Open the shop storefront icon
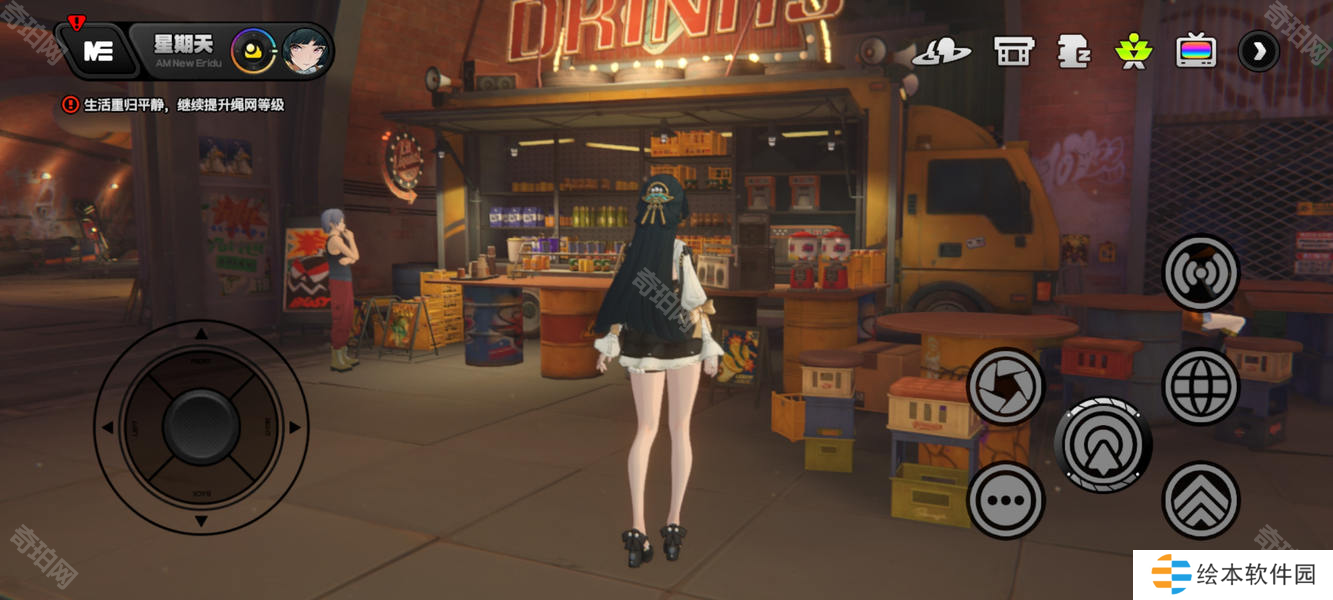1333x600 pixels. coord(1012,51)
